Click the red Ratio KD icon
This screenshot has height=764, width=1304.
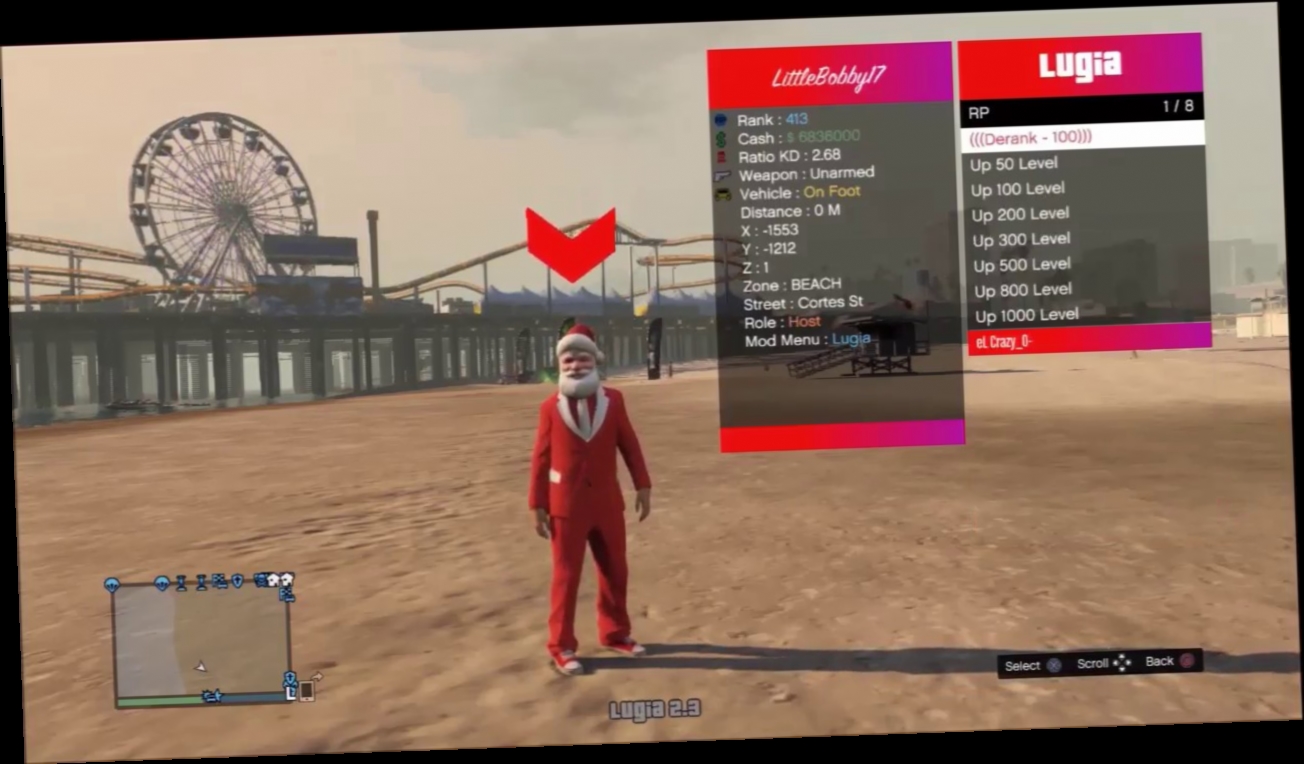point(721,157)
